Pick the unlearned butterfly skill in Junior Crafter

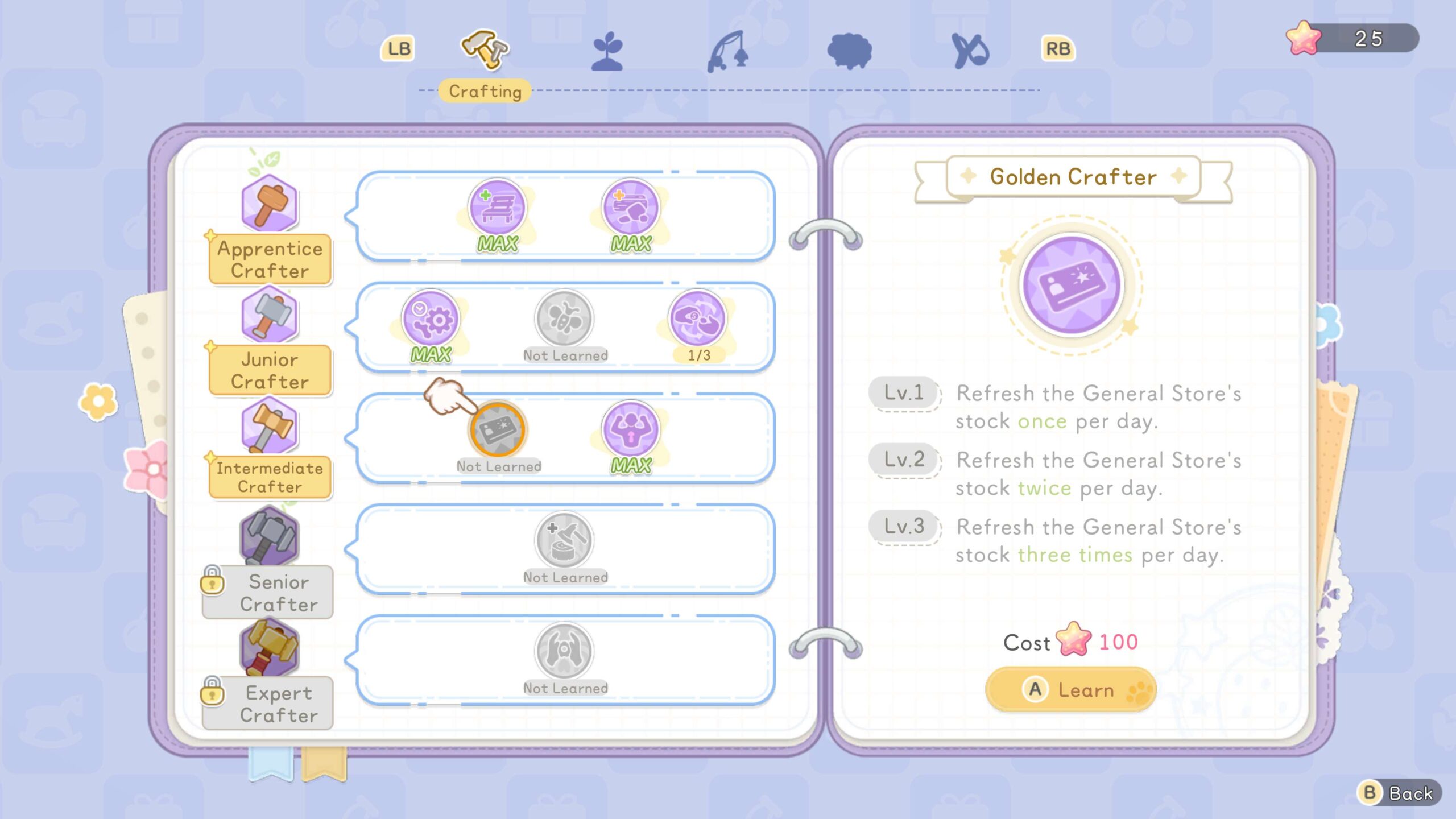(x=564, y=318)
